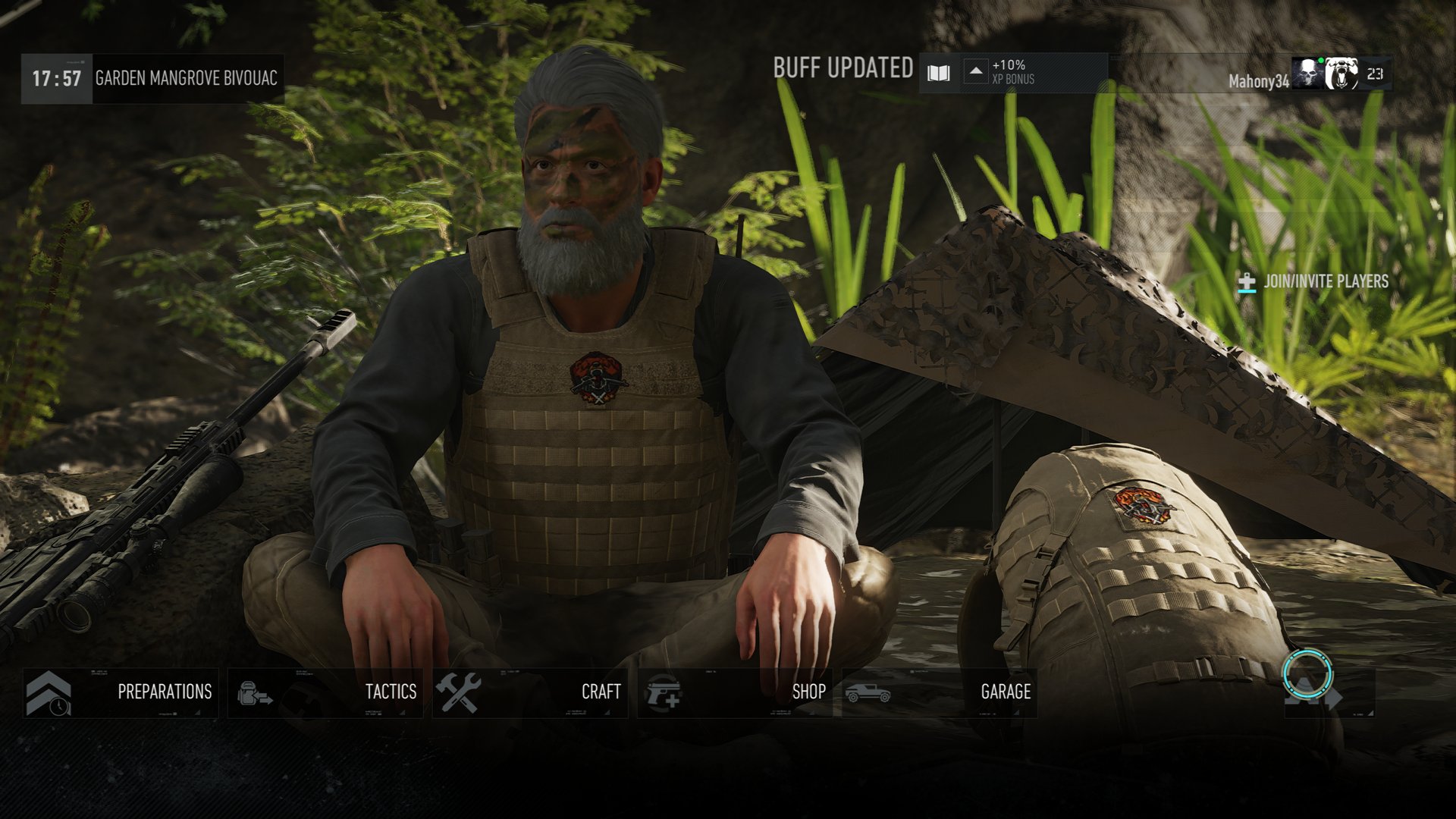1456x819 pixels.
Task: Open the Garage vehicle menu
Action: [940, 692]
